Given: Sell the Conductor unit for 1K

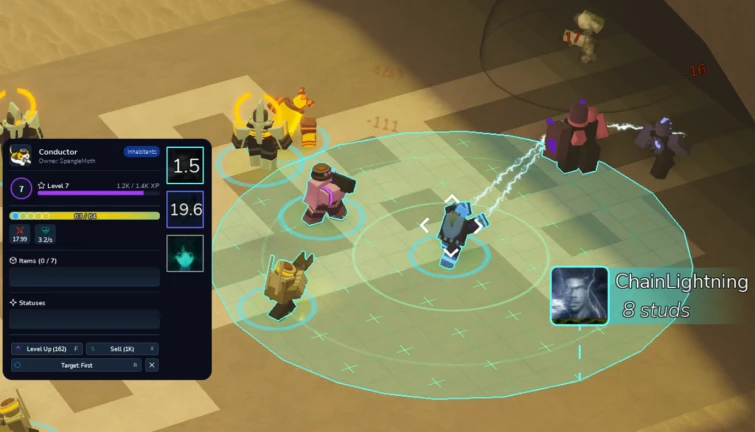Looking at the screenshot, I should pos(122,349).
